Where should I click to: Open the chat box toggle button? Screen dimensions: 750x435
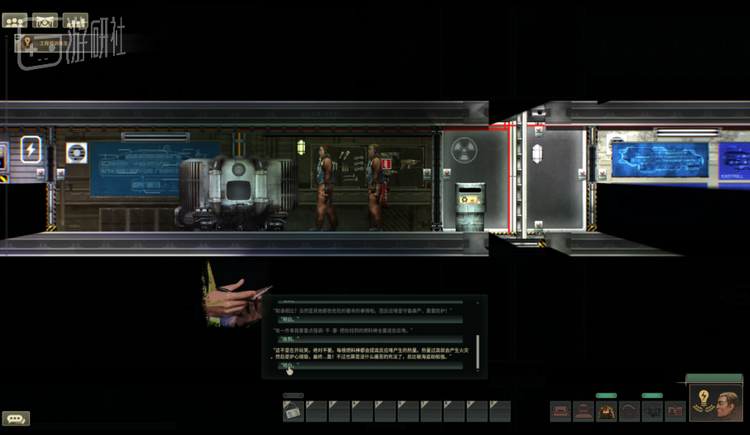16,418
